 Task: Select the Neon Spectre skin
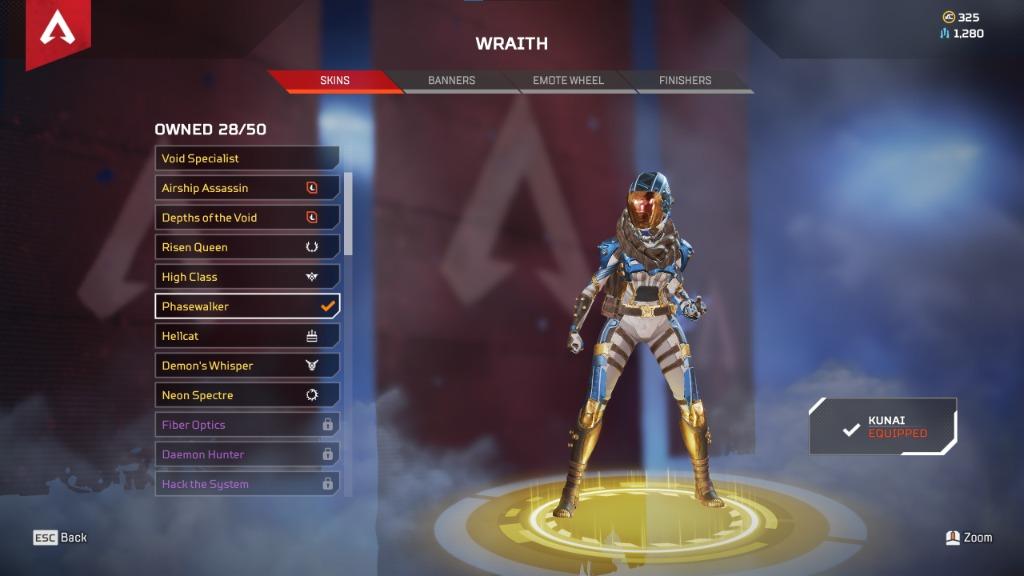coord(247,395)
